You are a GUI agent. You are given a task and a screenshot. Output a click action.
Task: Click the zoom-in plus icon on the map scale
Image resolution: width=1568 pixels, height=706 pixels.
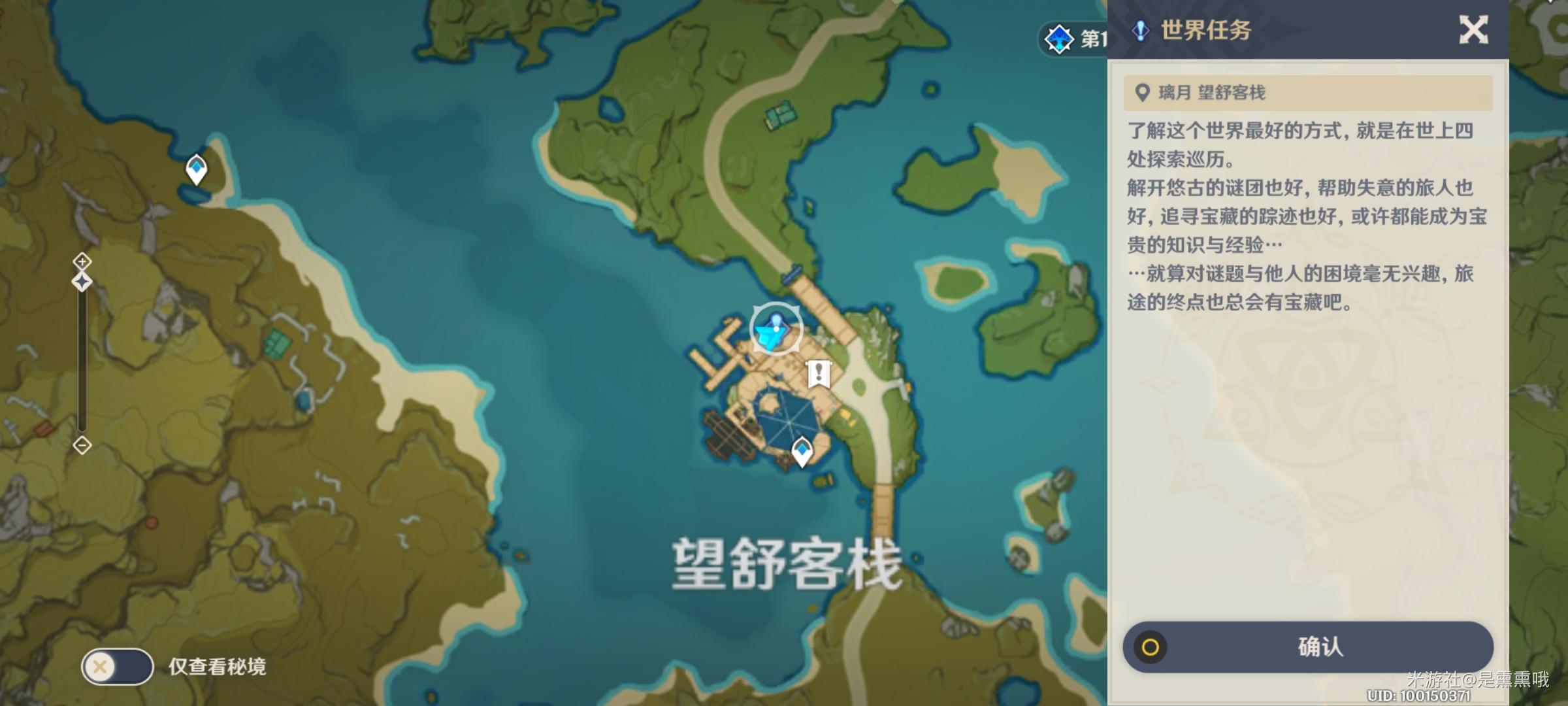82,260
